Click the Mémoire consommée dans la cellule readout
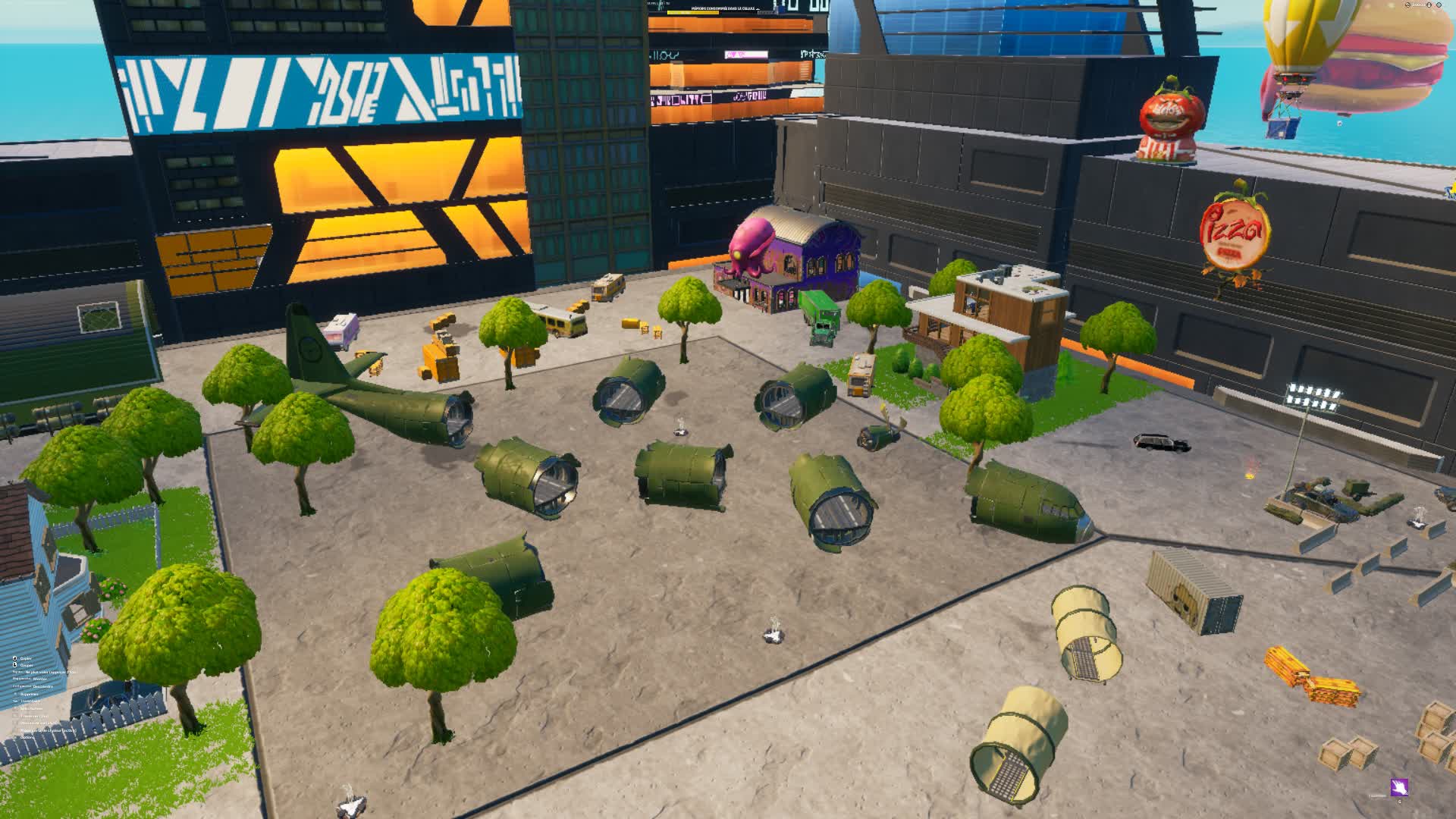The height and width of the screenshot is (819, 1456). tap(723, 8)
